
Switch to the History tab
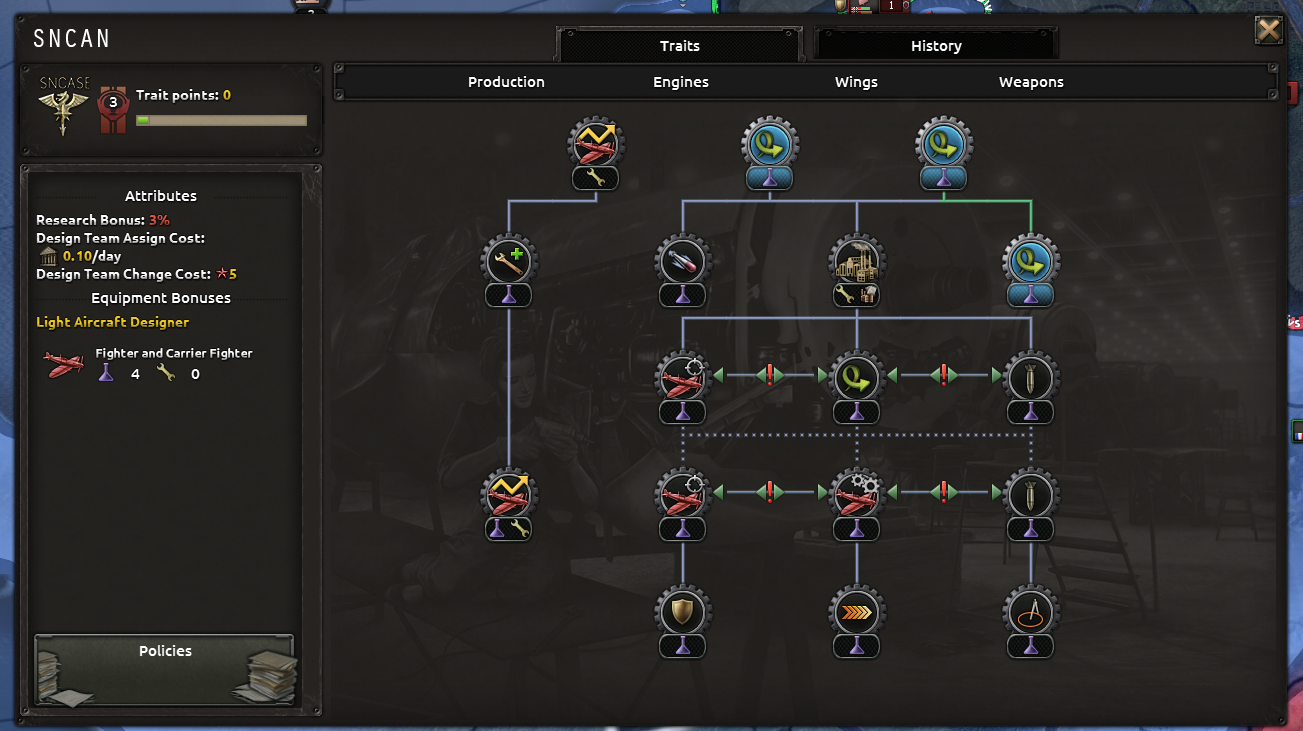tap(935, 45)
